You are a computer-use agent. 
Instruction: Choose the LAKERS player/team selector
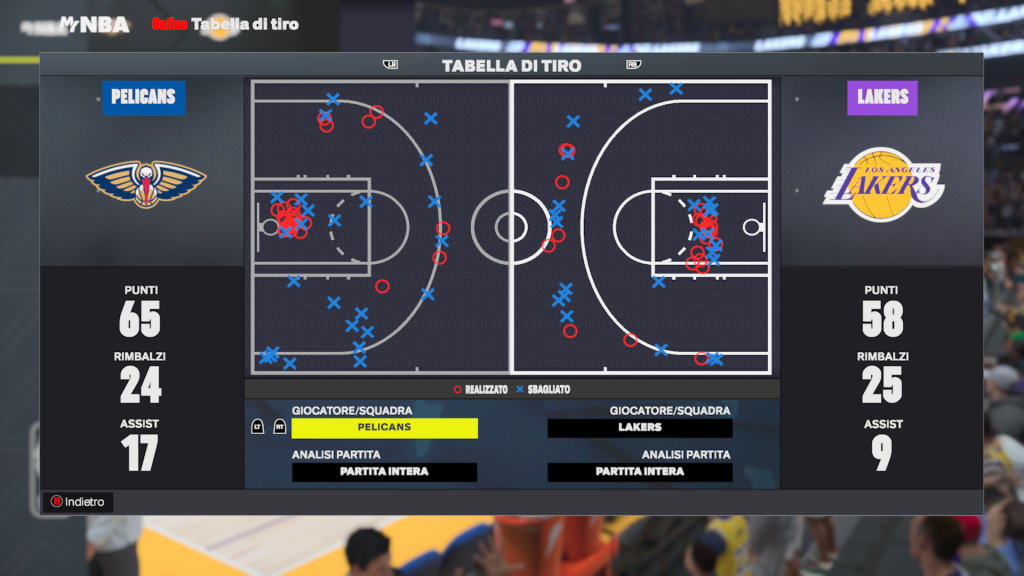[640, 428]
